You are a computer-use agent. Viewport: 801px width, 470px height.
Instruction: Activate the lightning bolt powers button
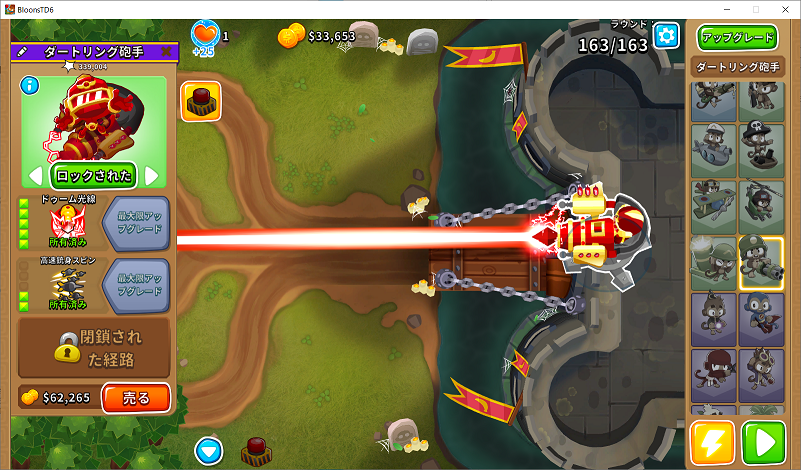(x=712, y=443)
